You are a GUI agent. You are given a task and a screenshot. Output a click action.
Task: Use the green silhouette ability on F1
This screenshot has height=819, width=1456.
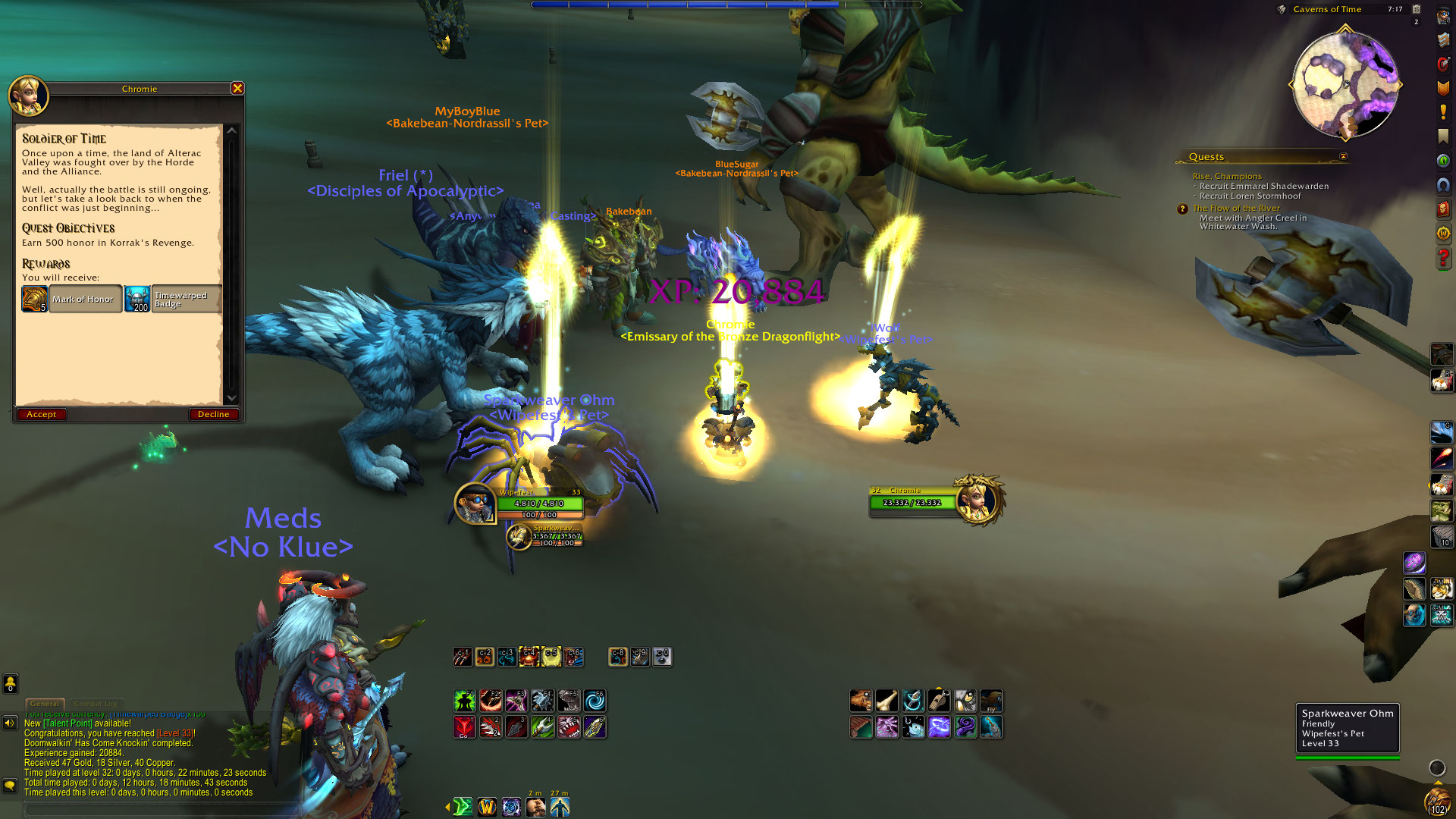(x=464, y=701)
